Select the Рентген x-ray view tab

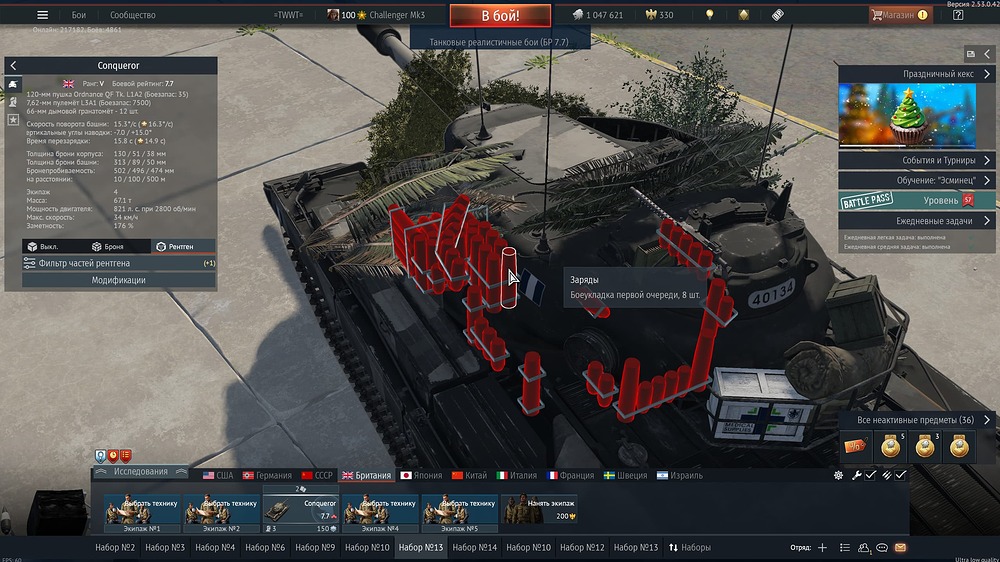tap(174, 246)
